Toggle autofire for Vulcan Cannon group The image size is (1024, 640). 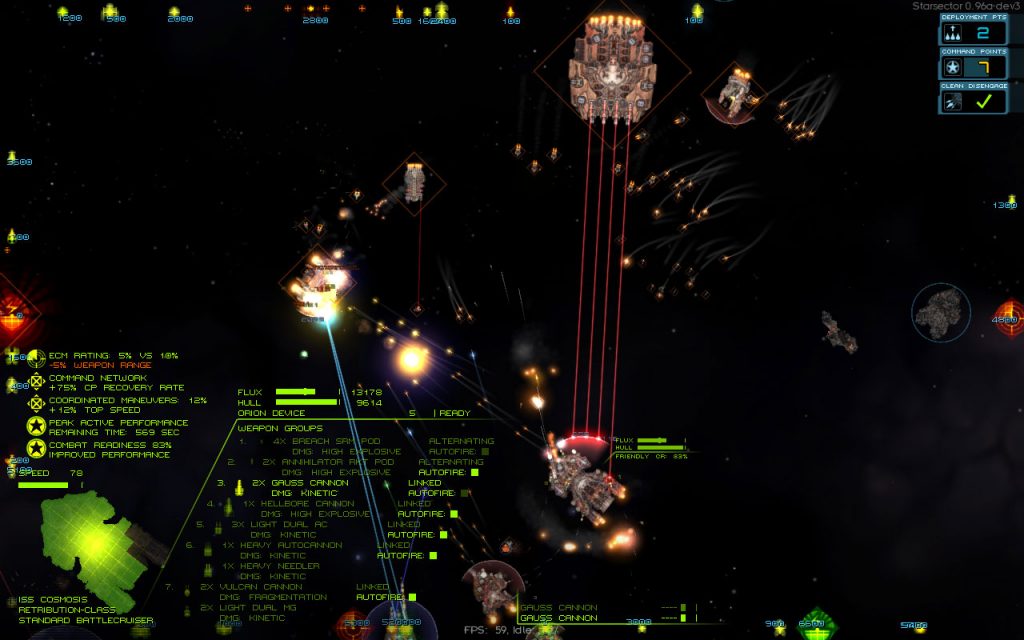tap(412, 598)
